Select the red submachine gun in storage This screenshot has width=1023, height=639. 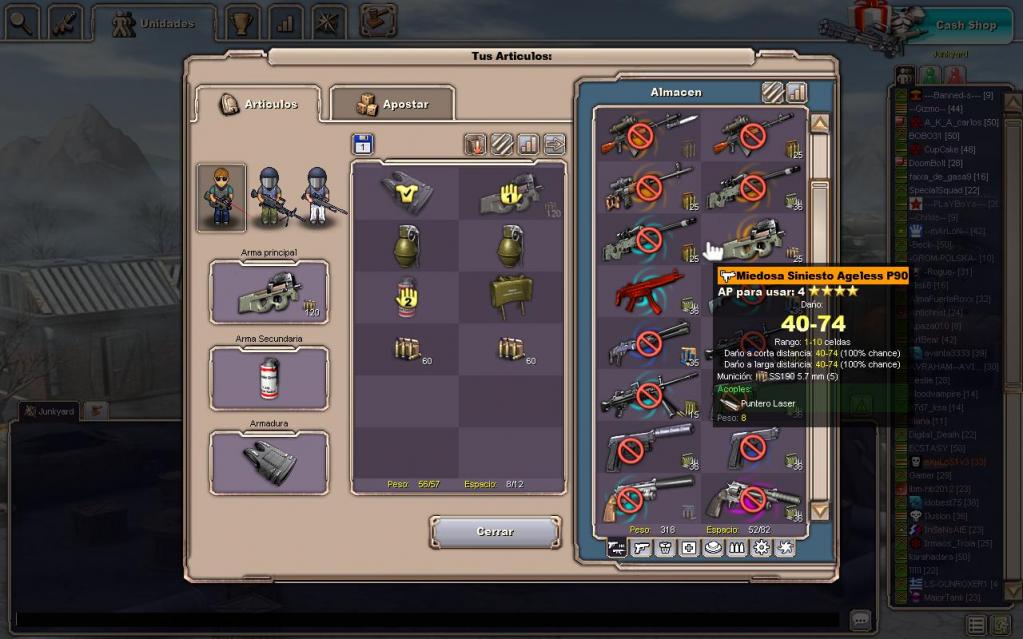[645, 292]
